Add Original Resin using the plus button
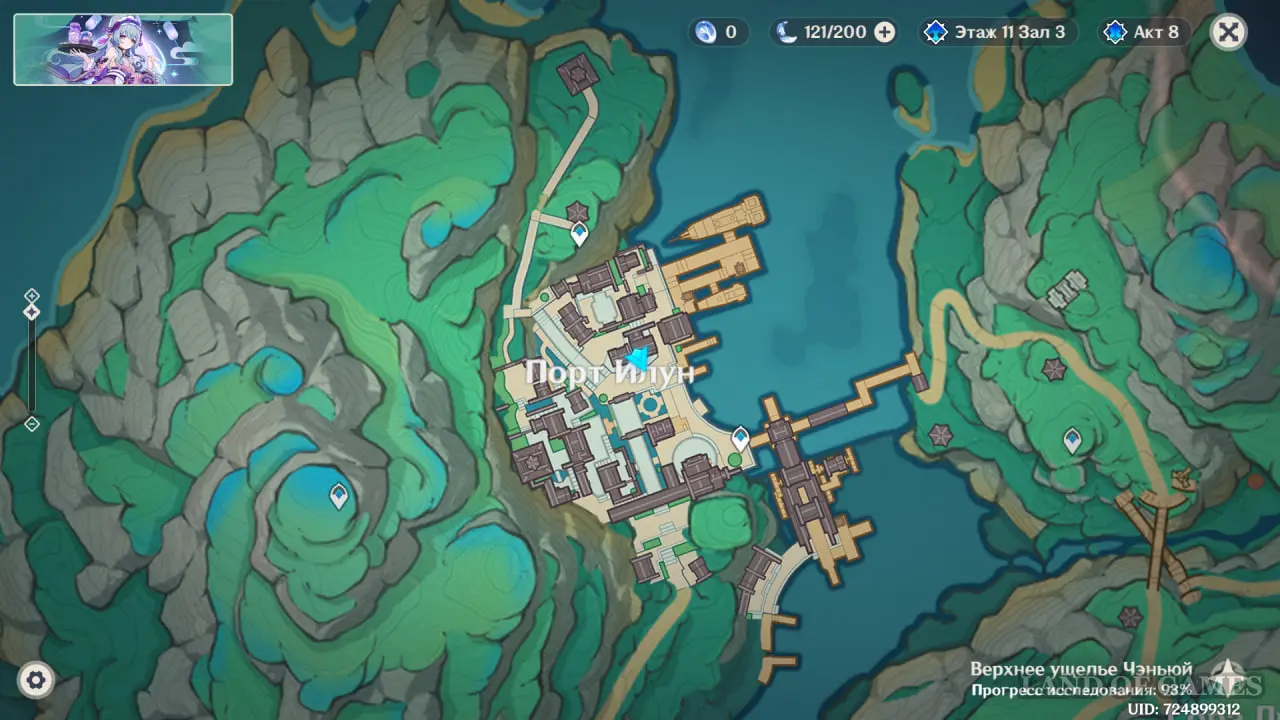This screenshot has height=720, width=1280. pyautogui.click(x=885, y=32)
